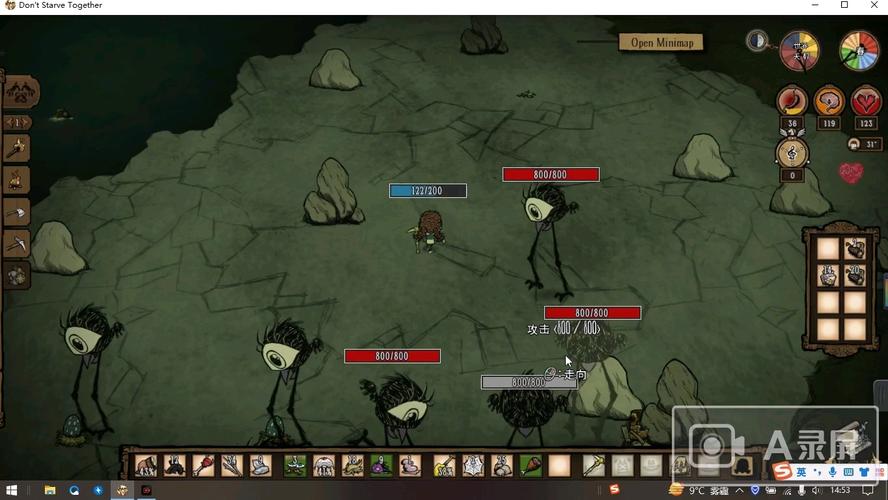Click the day-night cycle clock
The width and height of the screenshot is (888, 500).
799,50
